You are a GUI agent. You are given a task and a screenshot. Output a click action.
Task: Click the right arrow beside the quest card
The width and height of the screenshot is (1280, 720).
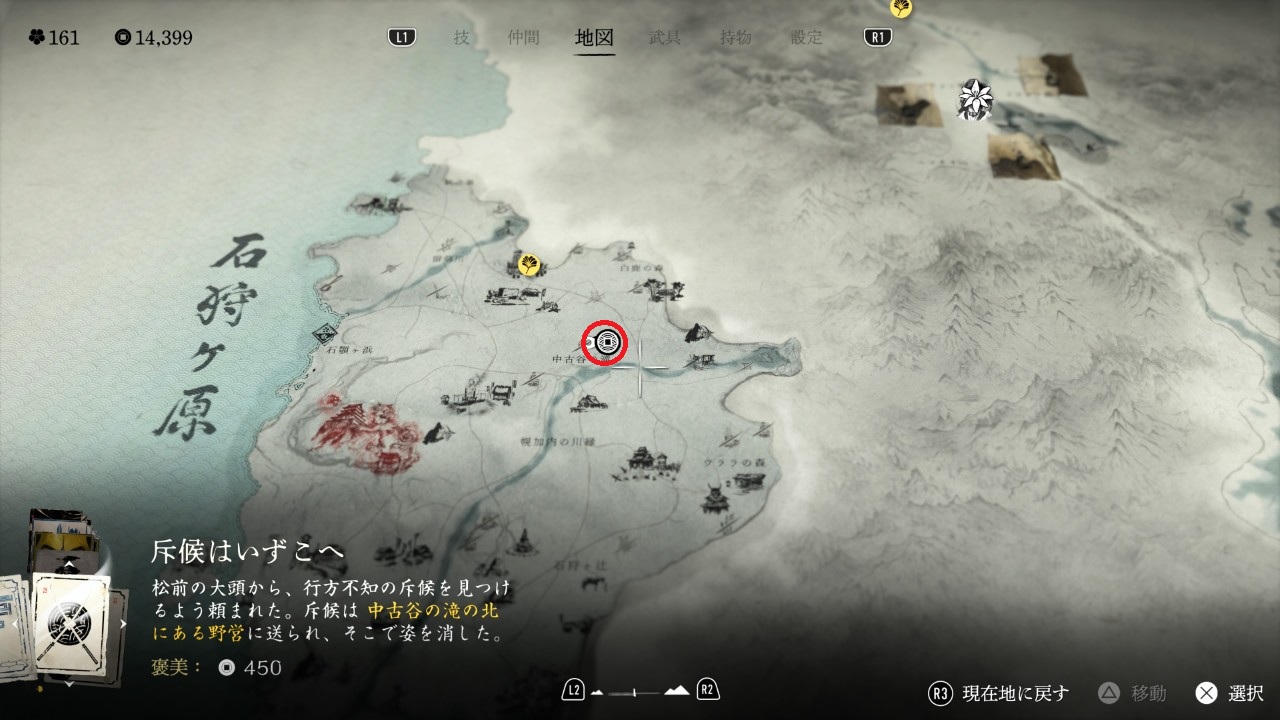pyautogui.click(x=124, y=624)
